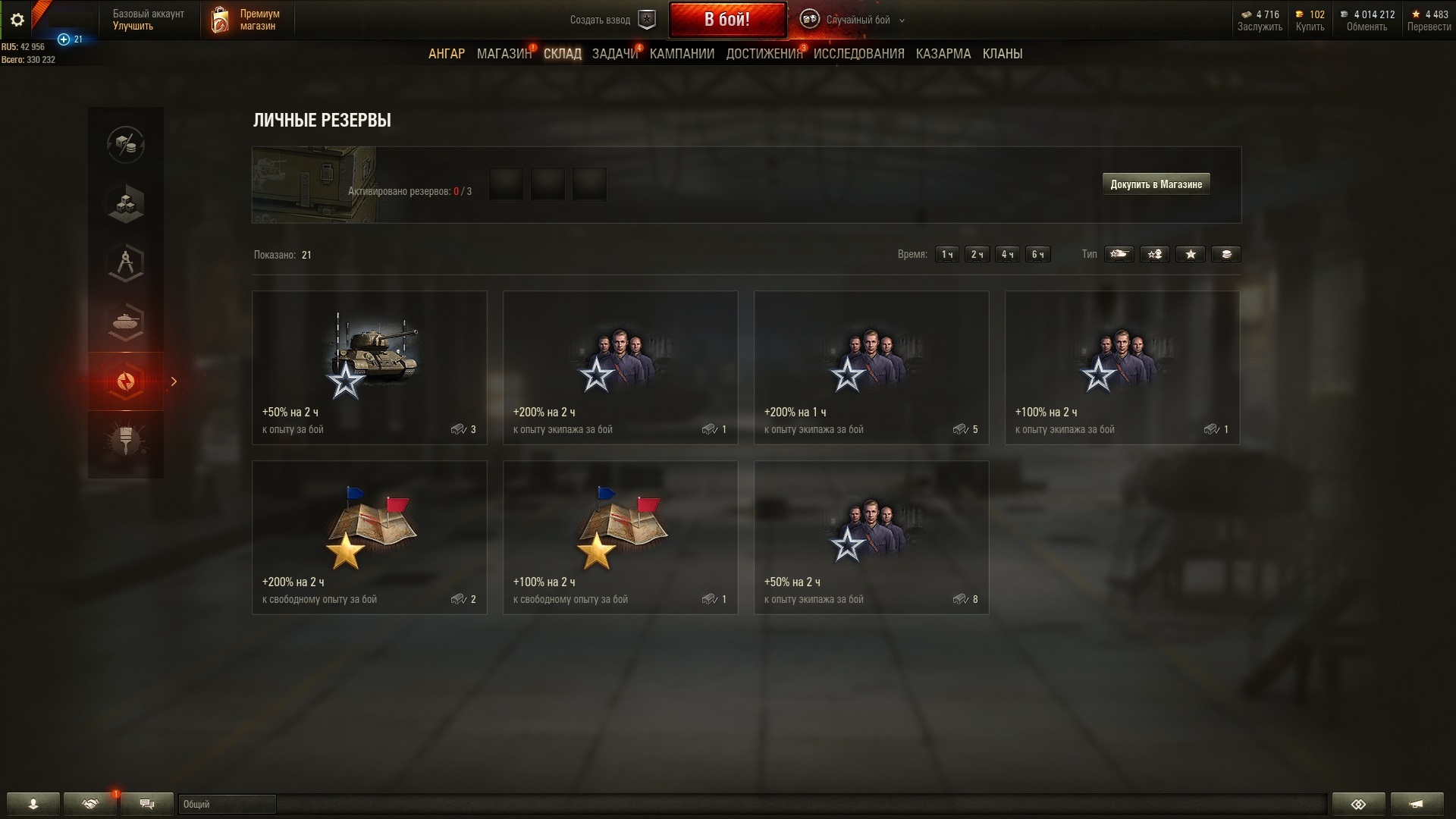Show the КЛАНЫ tab

[1002, 54]
